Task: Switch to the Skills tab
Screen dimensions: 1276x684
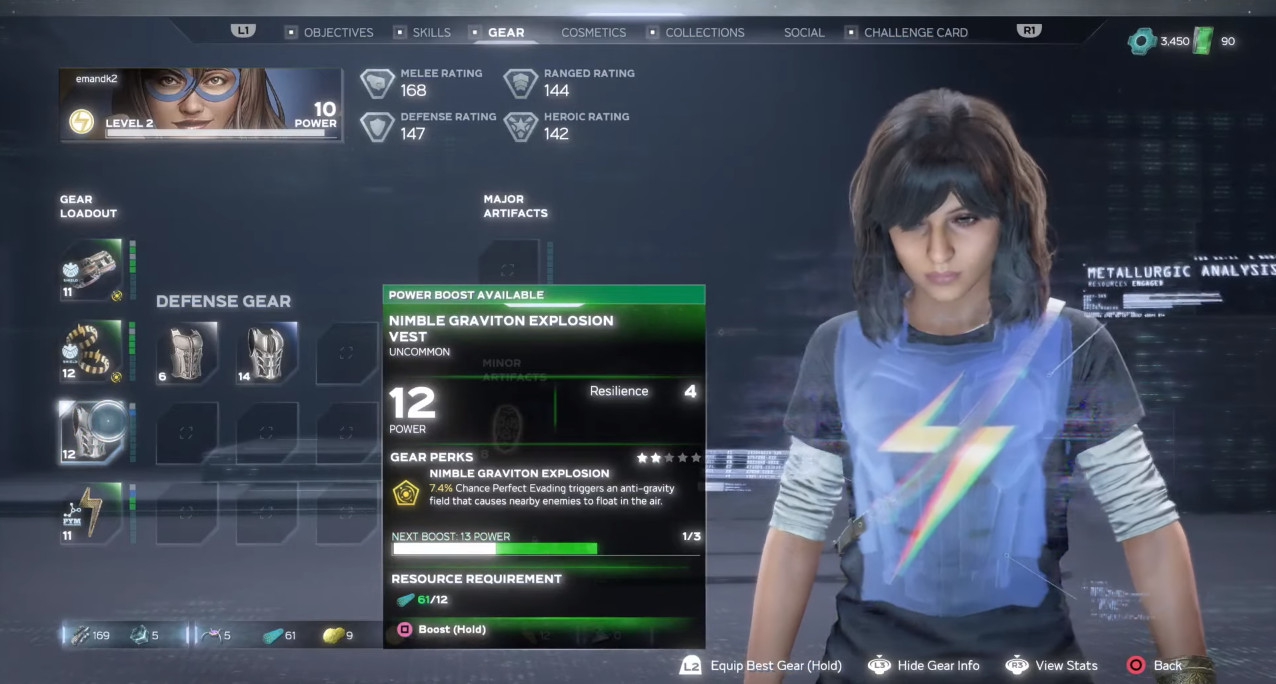Action: 431,32
